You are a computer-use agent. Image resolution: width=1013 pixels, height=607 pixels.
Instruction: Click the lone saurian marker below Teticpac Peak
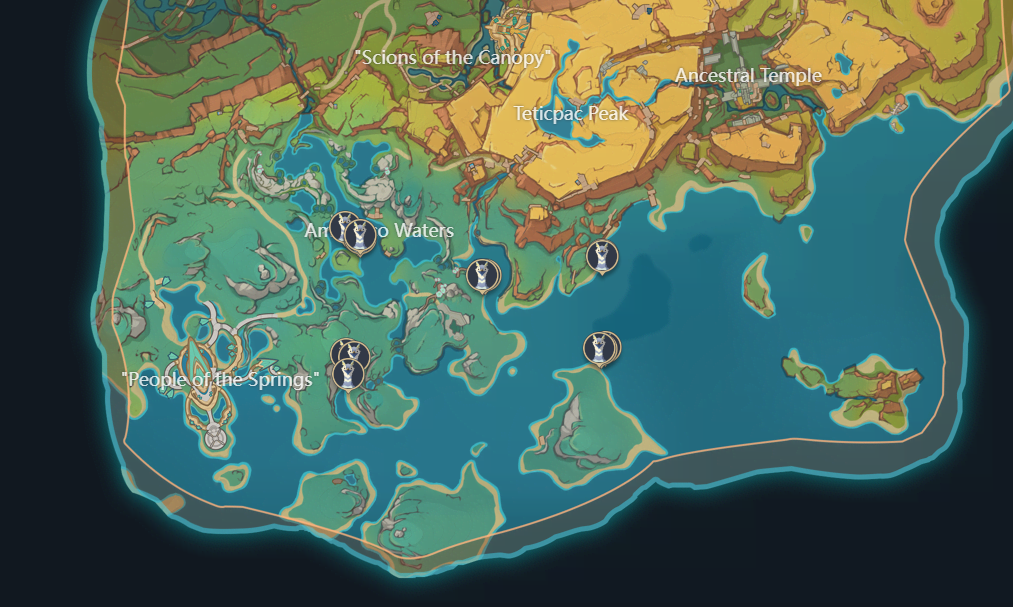click(x=601, y=257)
